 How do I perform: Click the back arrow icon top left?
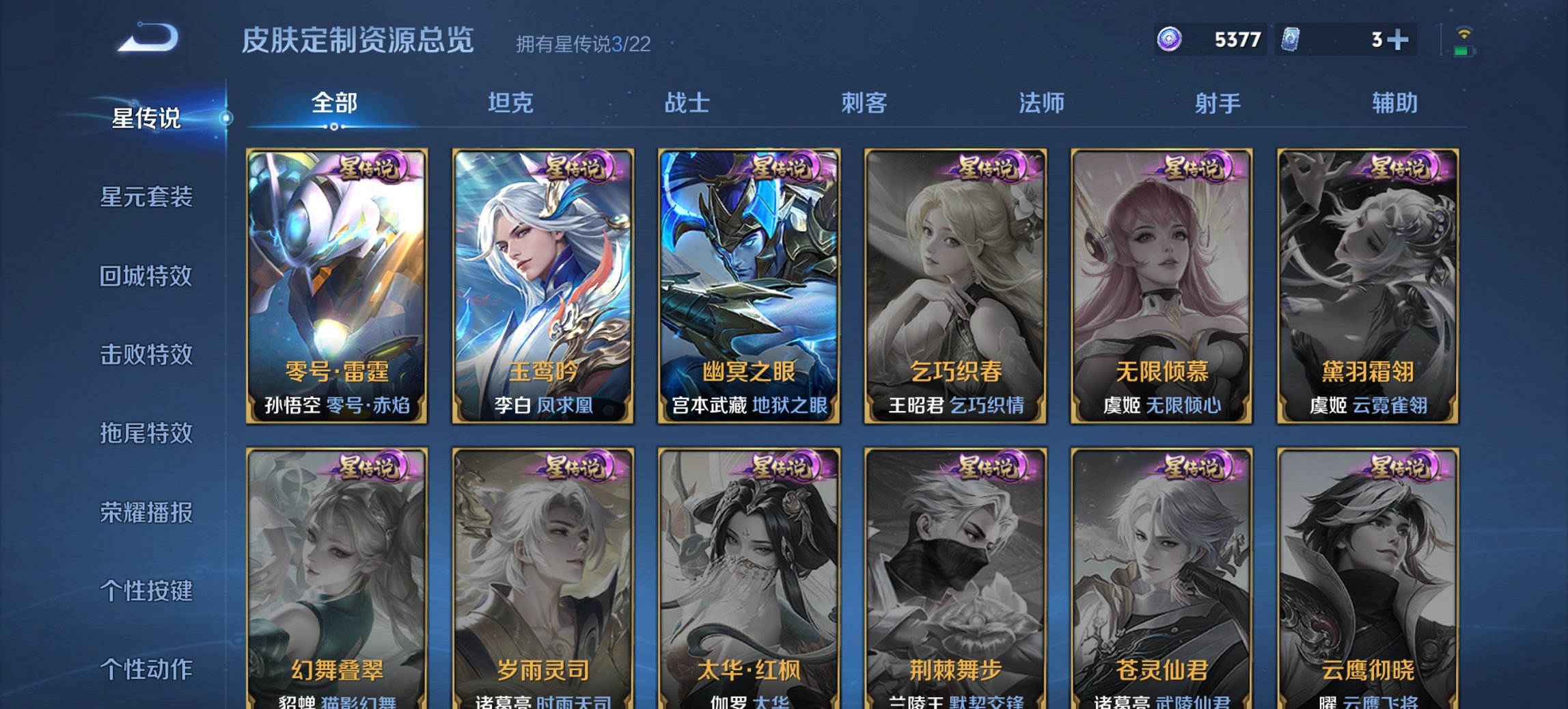pyautogui.click(x=147, y=39)
